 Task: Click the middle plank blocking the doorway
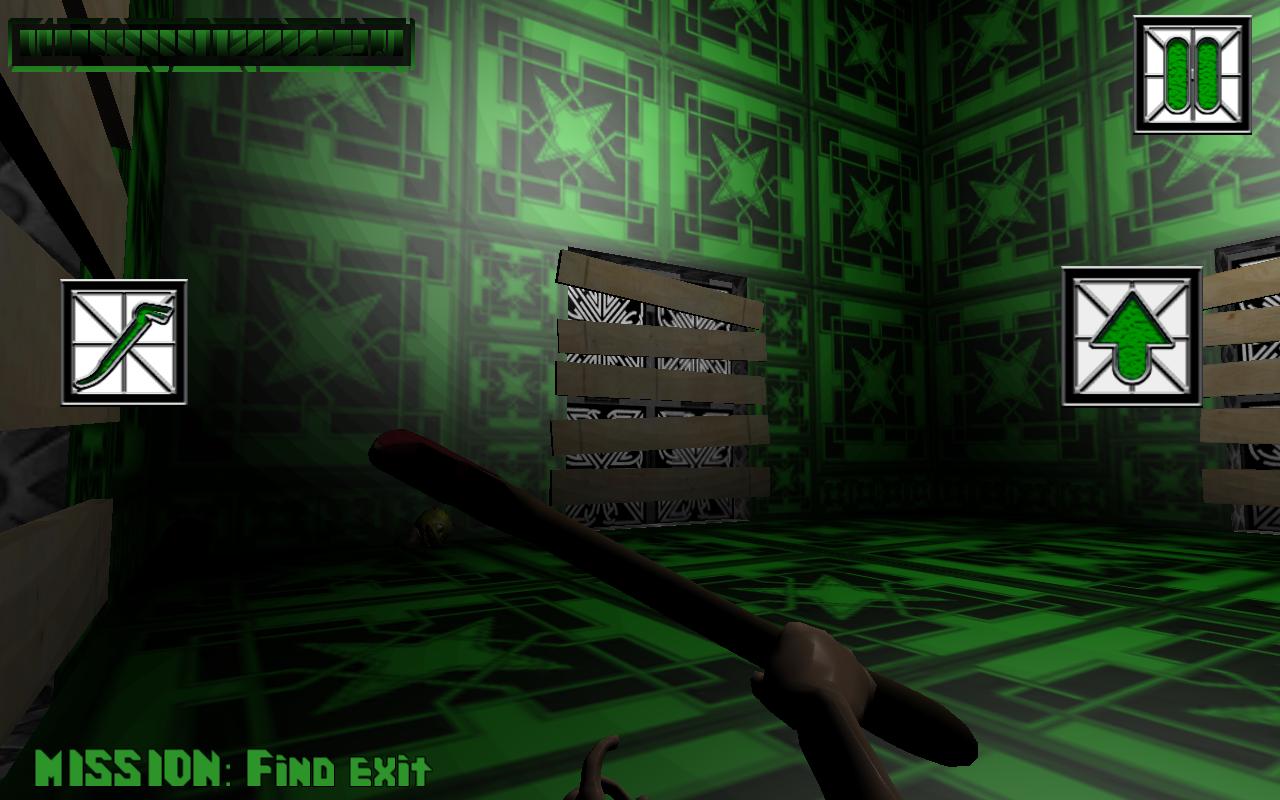pyautogui.click(x=655, y=380)
